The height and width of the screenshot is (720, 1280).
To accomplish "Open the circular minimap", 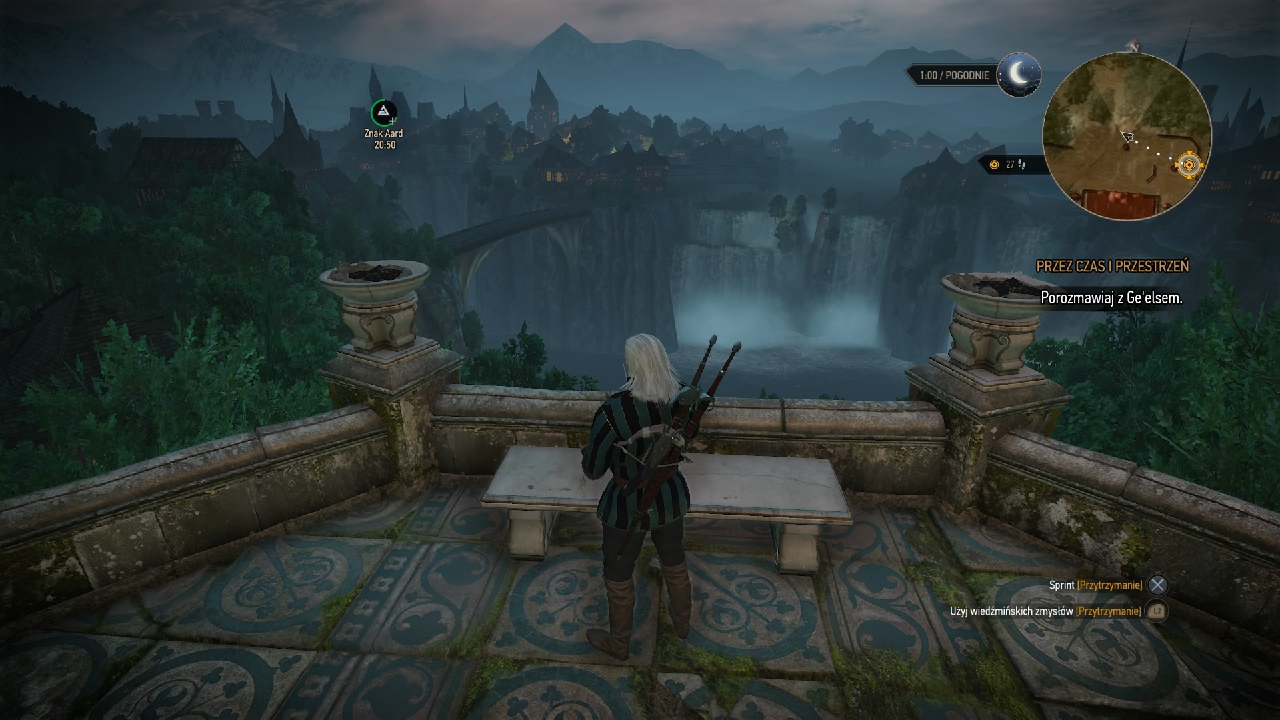I will [x=1126, y=137].
